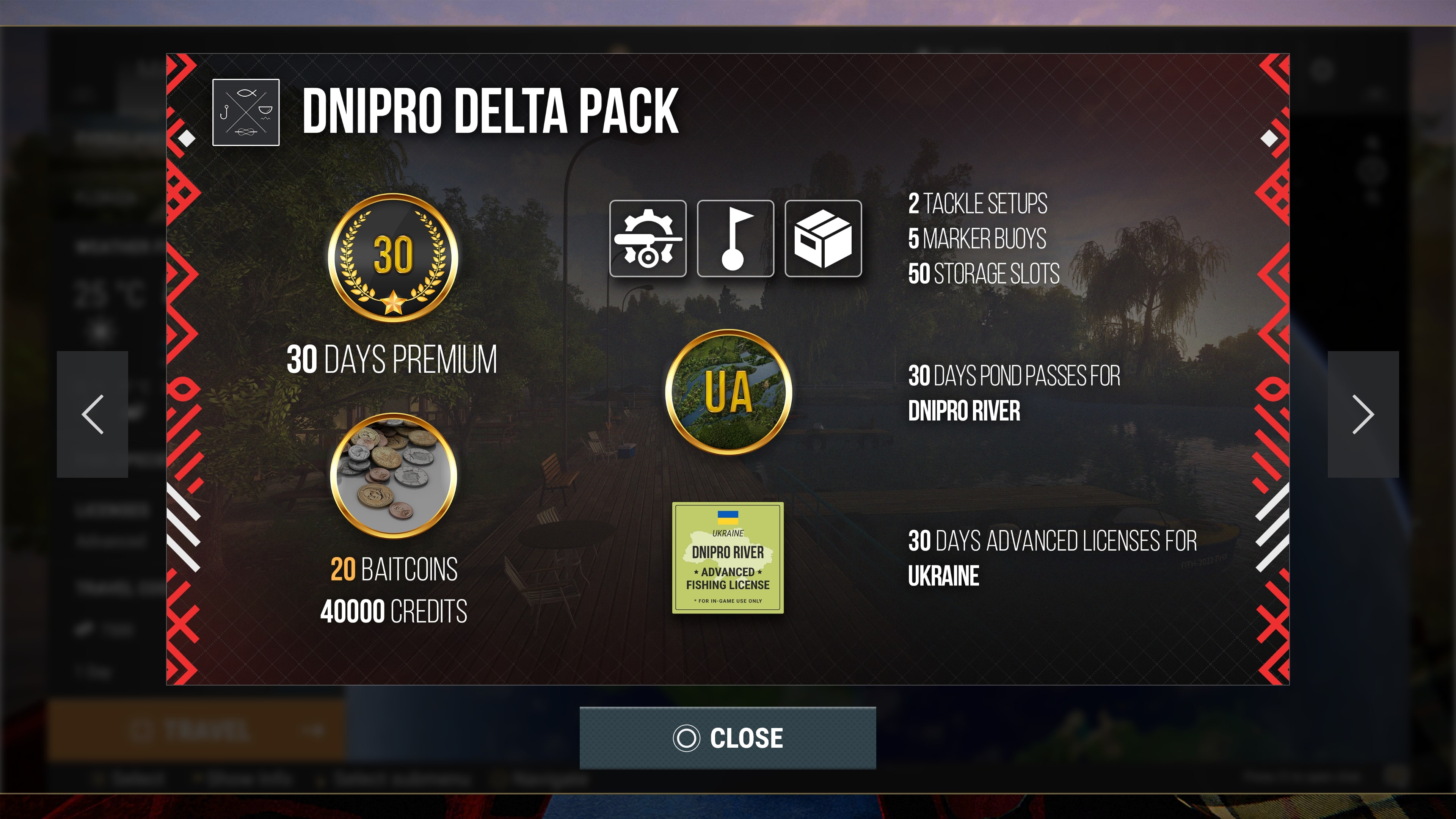Close the Dnipro Delta Pack popup

tap(728, 737)
